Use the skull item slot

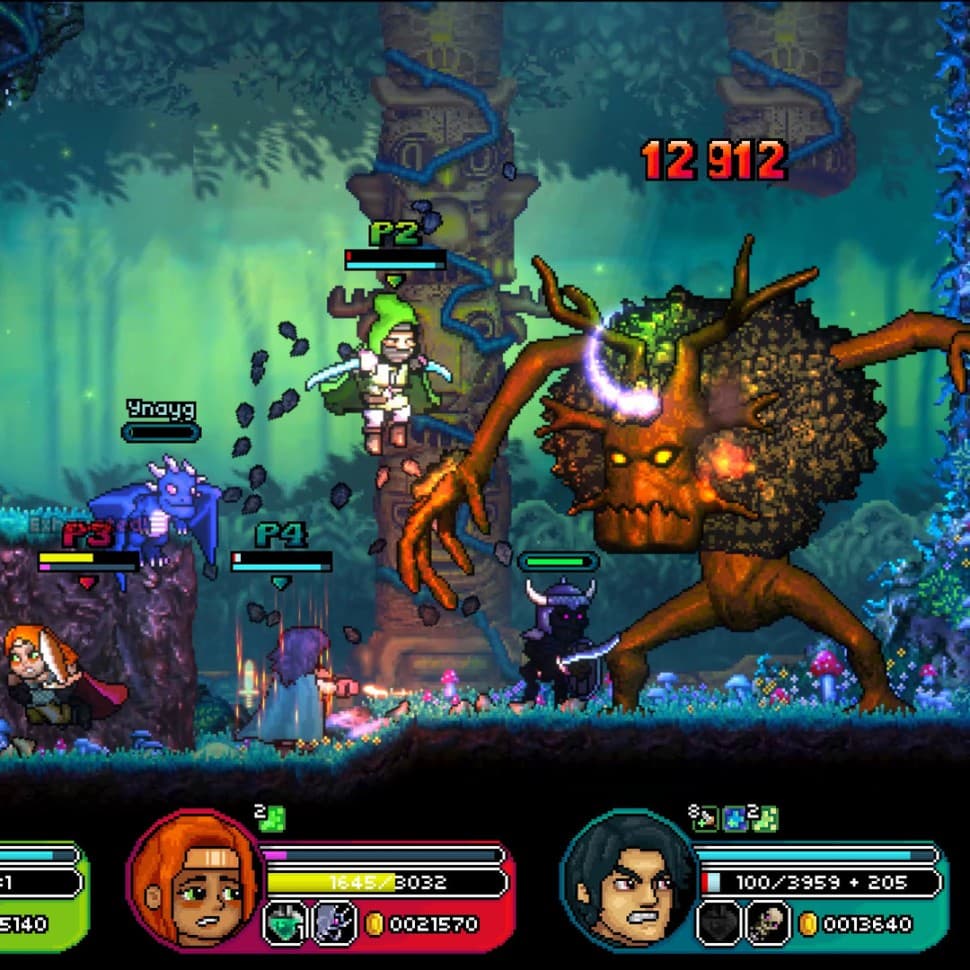[767, 923]
